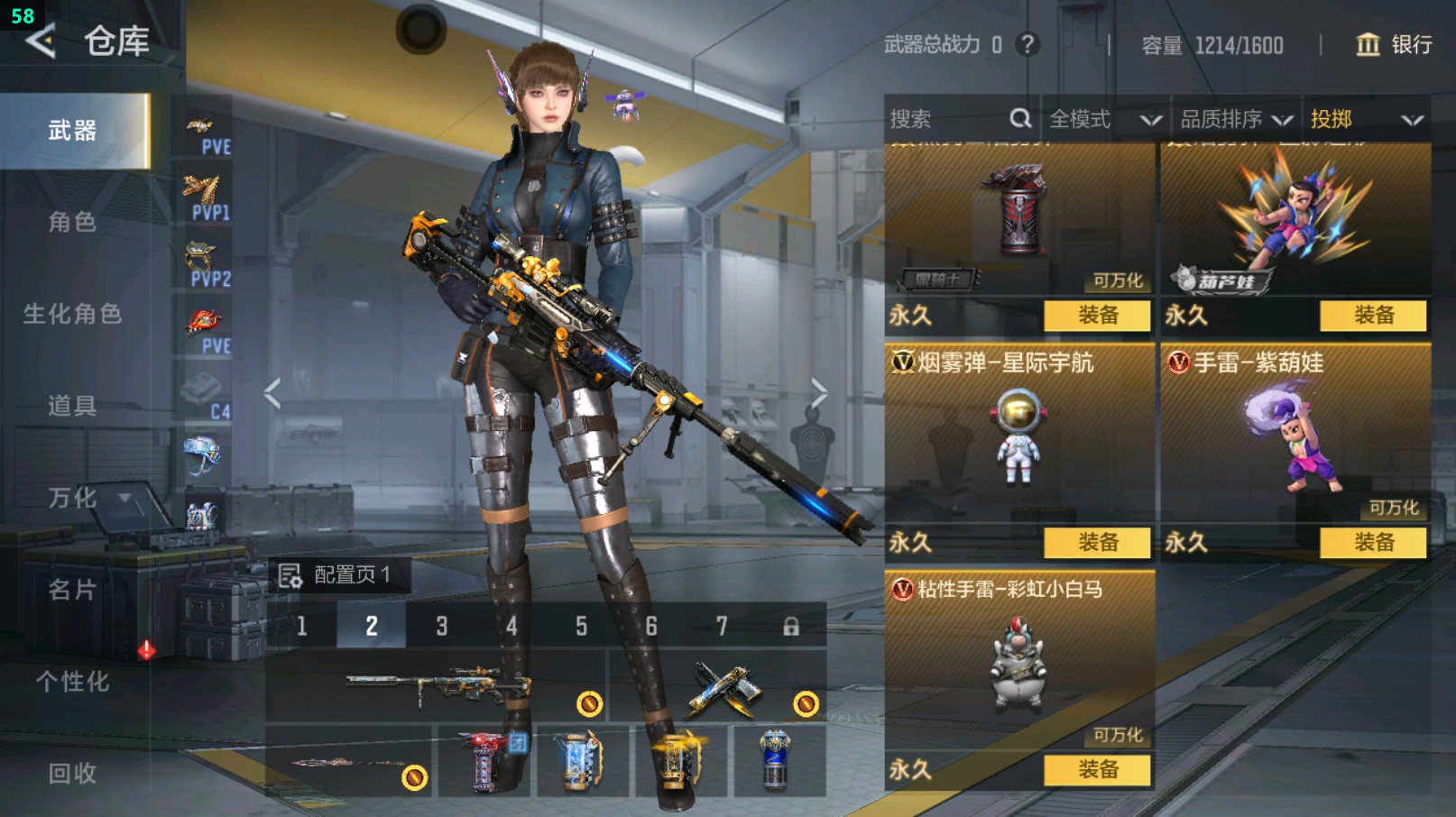Equip the 手雷-紫葫娃 grenade
The image size is (1456, 817).
tap(1373, 542)
